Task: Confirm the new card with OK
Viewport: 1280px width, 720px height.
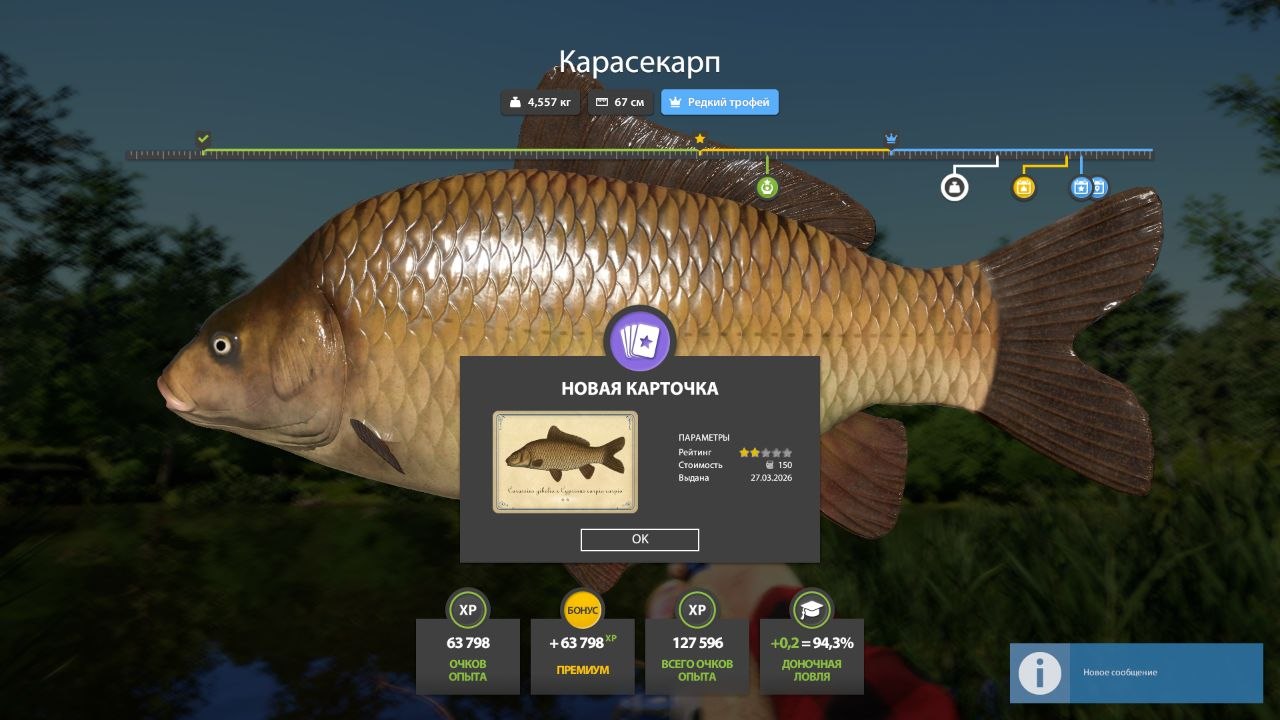Action: [640, 539]
